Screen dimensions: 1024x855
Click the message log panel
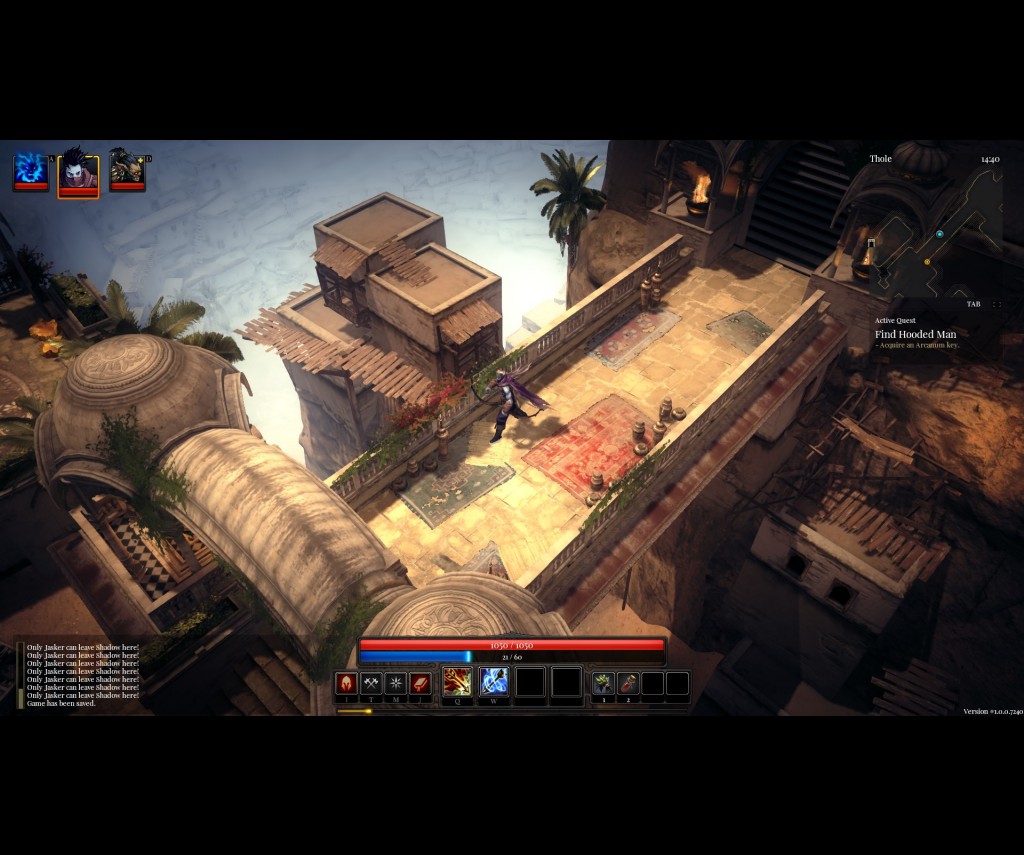pos(80,675)
